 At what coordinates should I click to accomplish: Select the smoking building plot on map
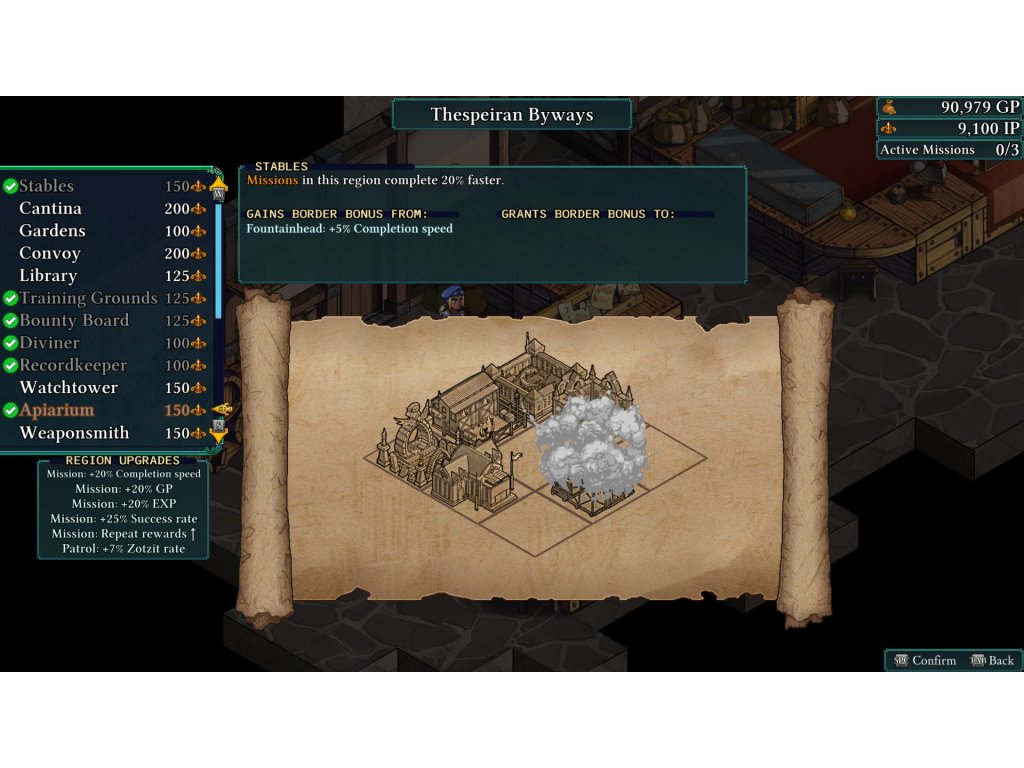[591, 453]
